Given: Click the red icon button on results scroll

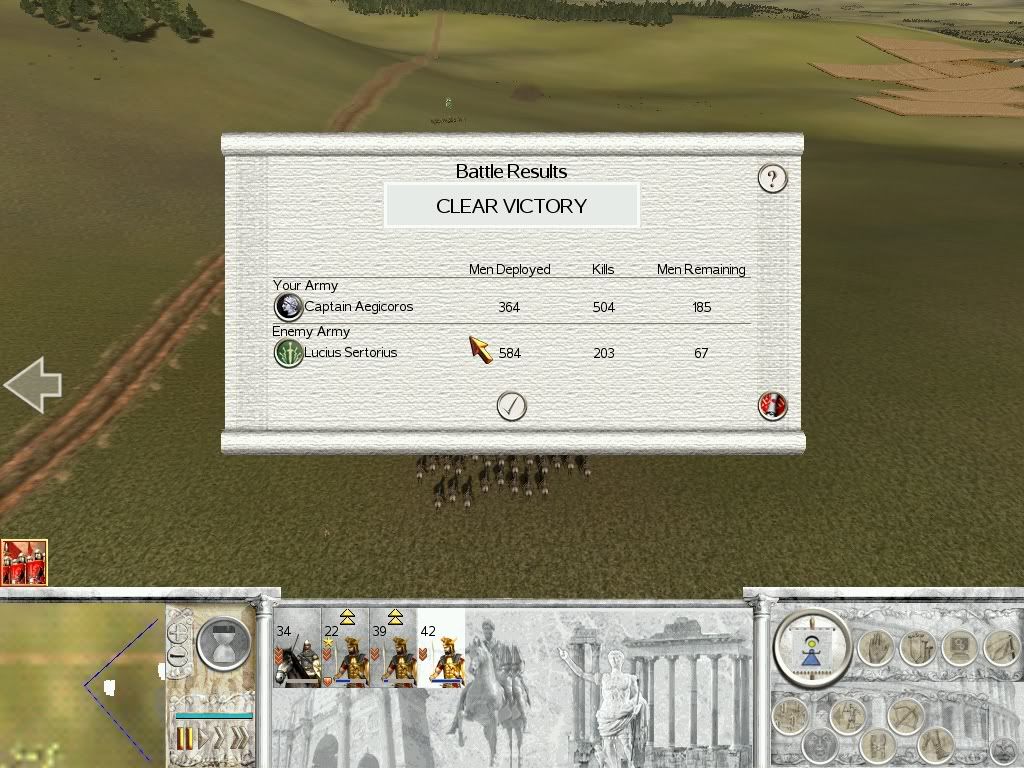Looking at the screenshot, I should 773,405.
